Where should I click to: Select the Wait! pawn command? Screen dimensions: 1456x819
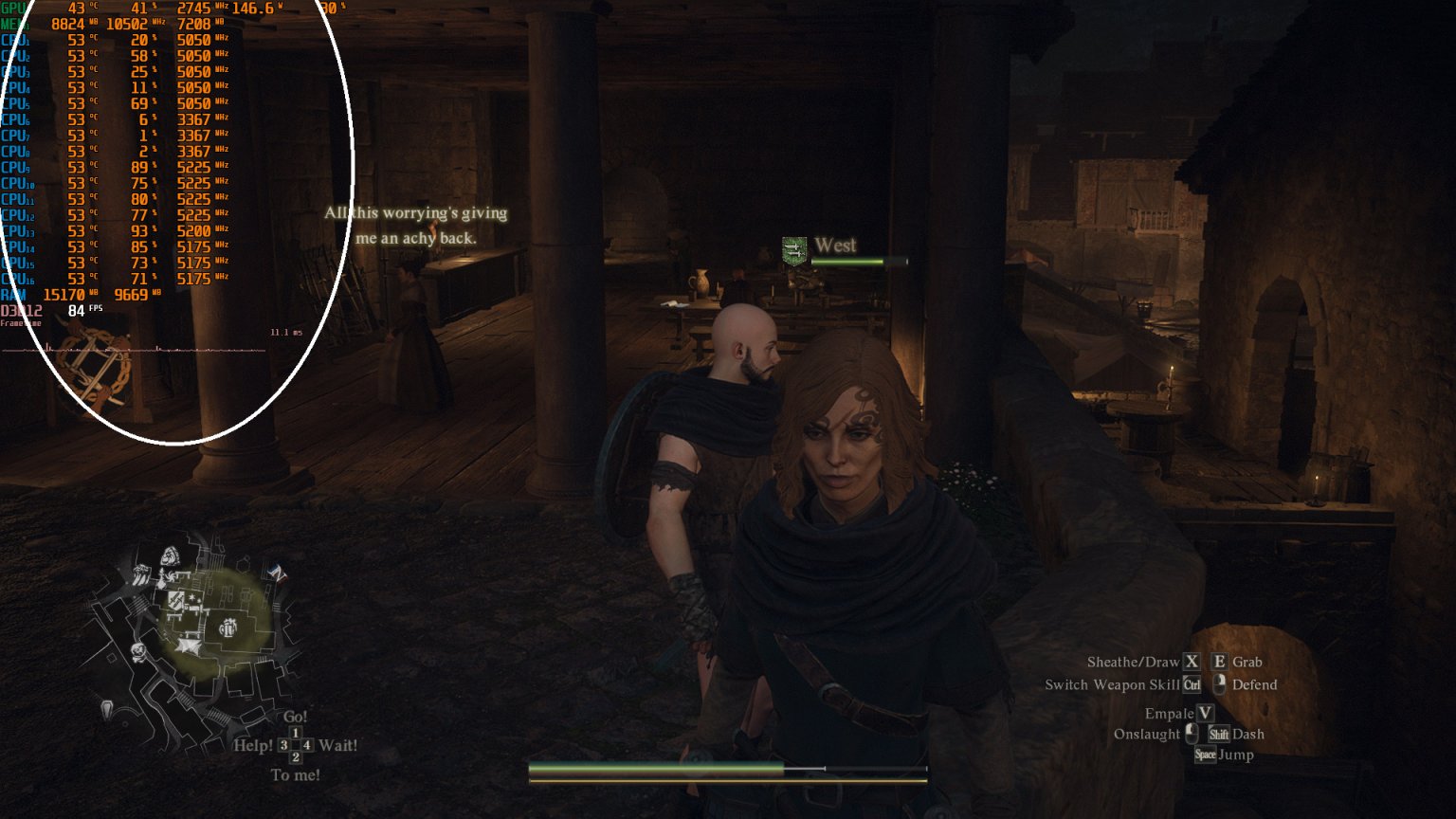click(337, 745)
